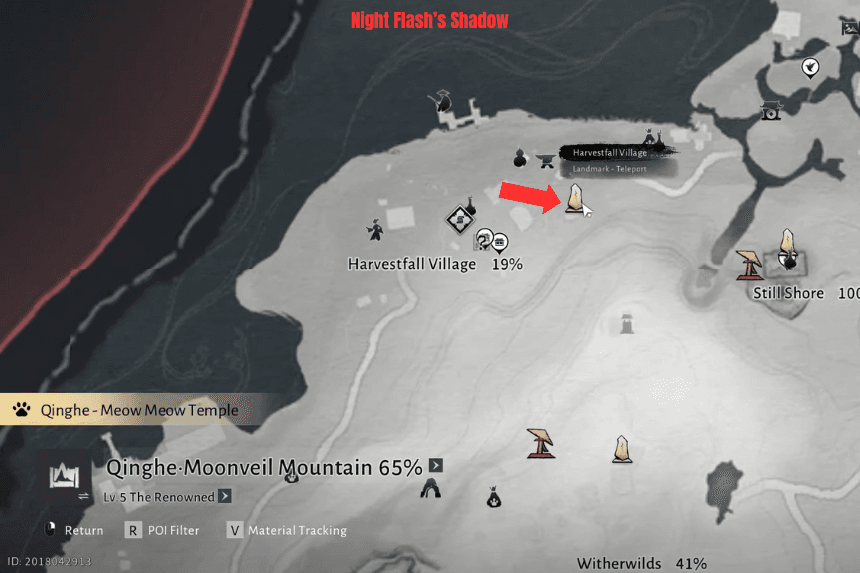
Task: Select the Harvestfall Village teleport landmark marker
Action: (575, 199)
